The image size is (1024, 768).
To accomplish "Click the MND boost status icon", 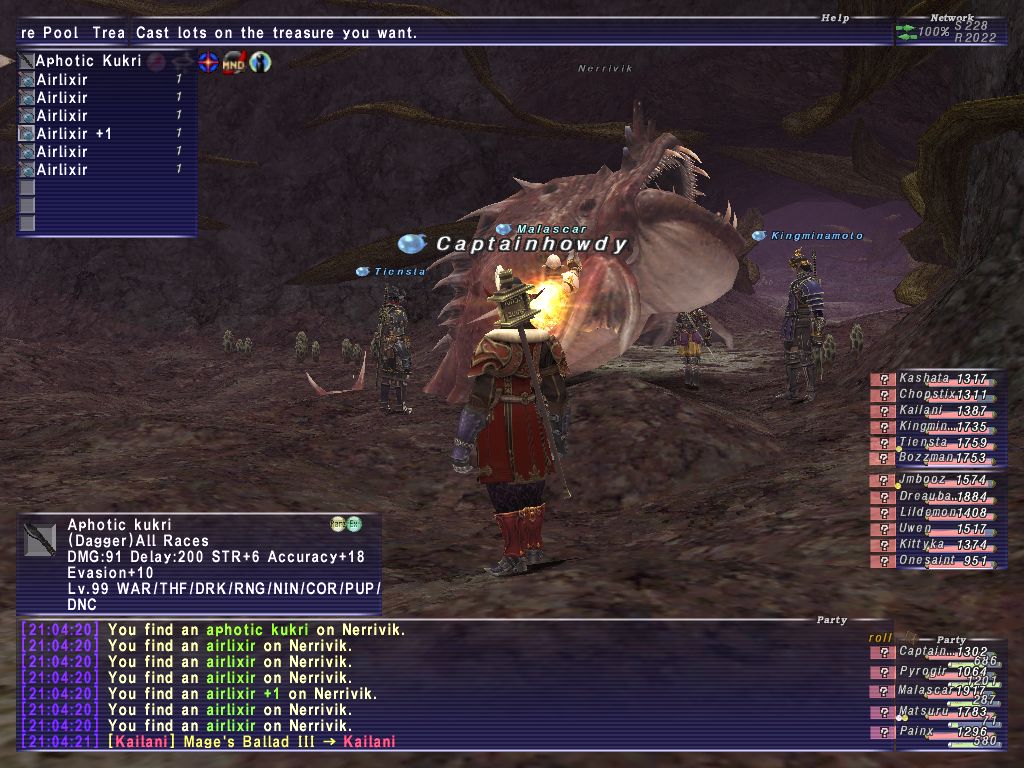I will (x=234, y=62).
